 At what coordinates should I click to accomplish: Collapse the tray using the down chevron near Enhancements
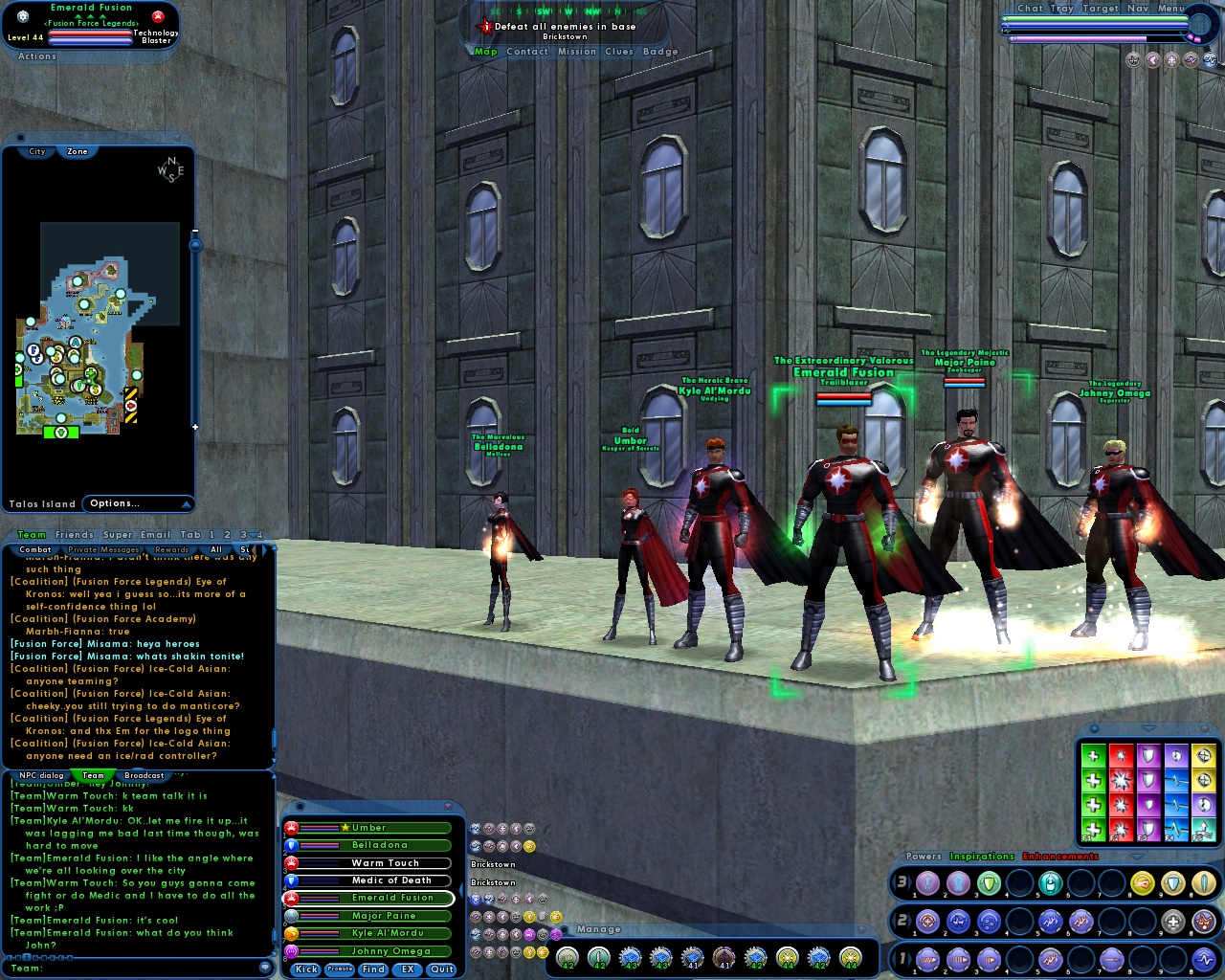point(1137,857)
